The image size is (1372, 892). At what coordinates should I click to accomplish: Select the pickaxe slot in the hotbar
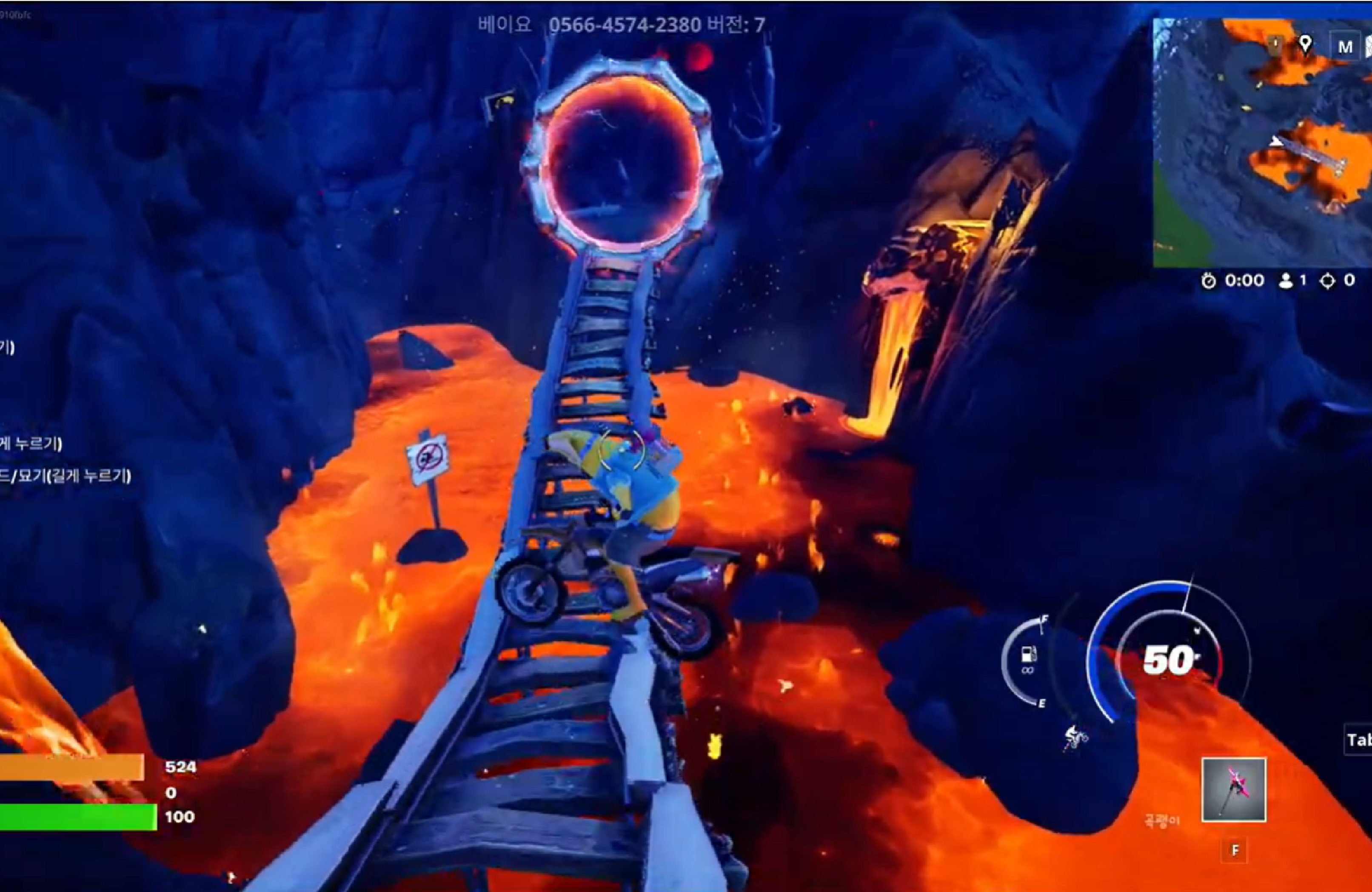point(1234,789)
